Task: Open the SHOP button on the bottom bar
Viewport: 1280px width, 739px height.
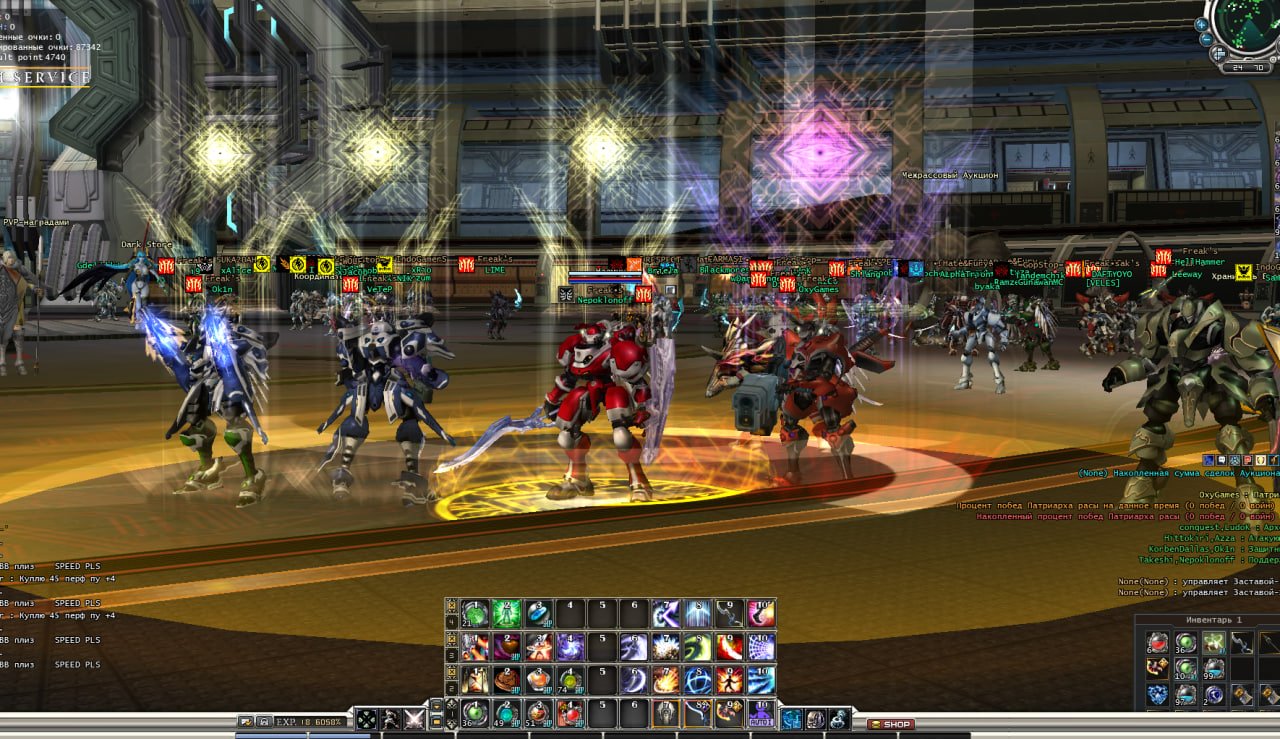Action: tap(890, 724)
